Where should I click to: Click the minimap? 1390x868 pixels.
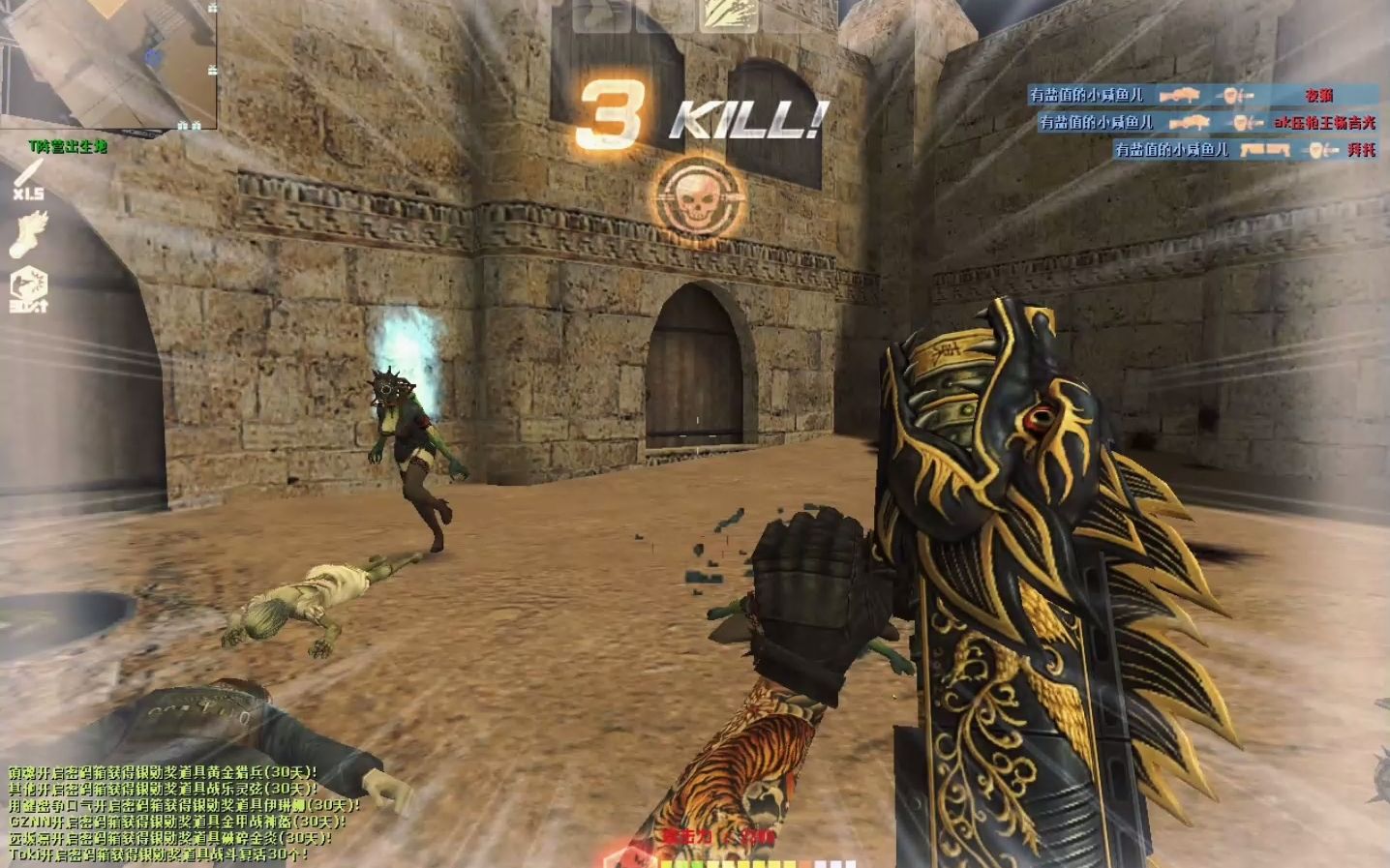pos(108,64)
